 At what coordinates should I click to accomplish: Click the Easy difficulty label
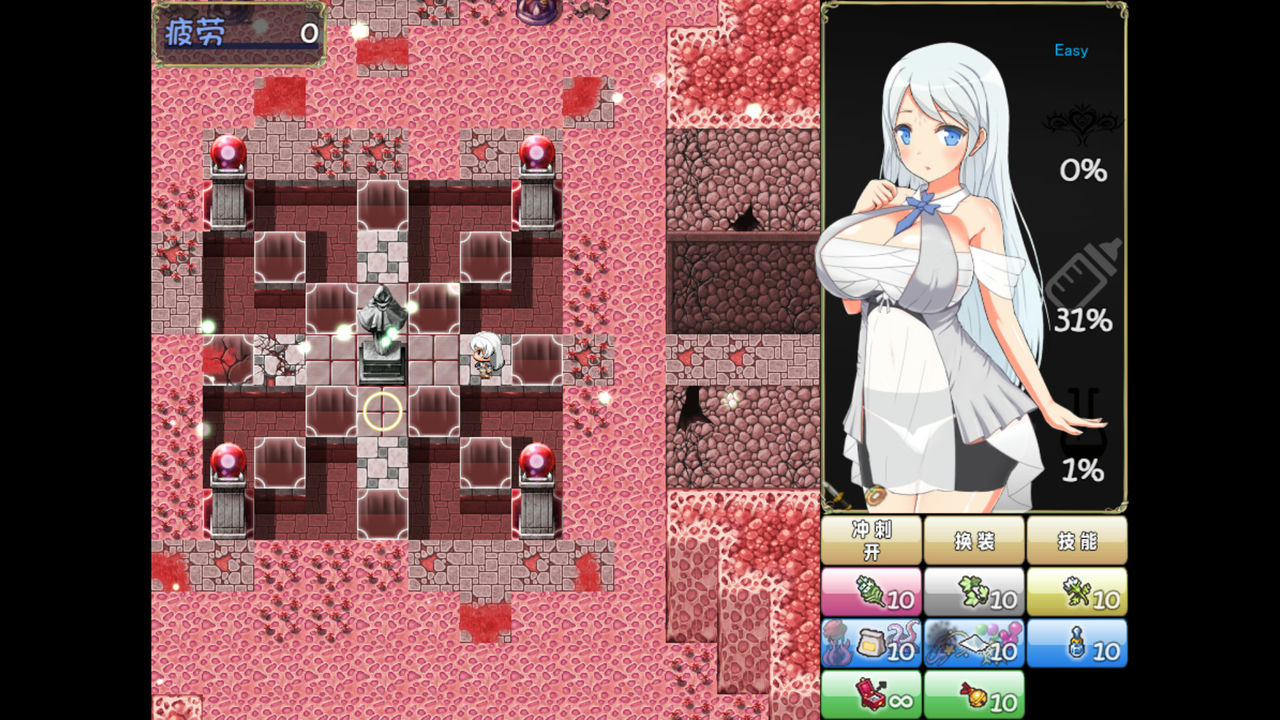click(1070, 50)
